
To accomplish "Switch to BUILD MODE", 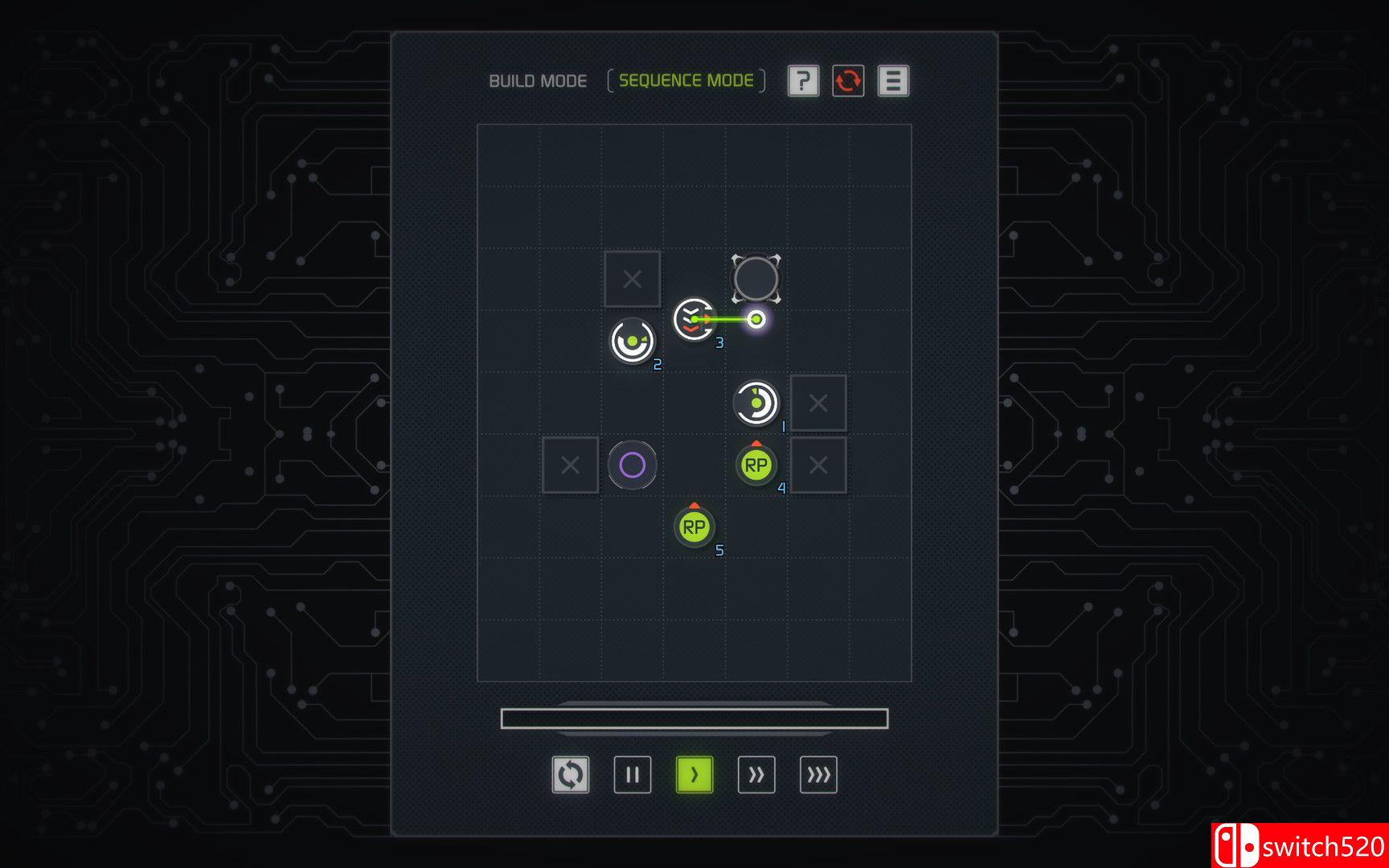I will tap(537, 80).
